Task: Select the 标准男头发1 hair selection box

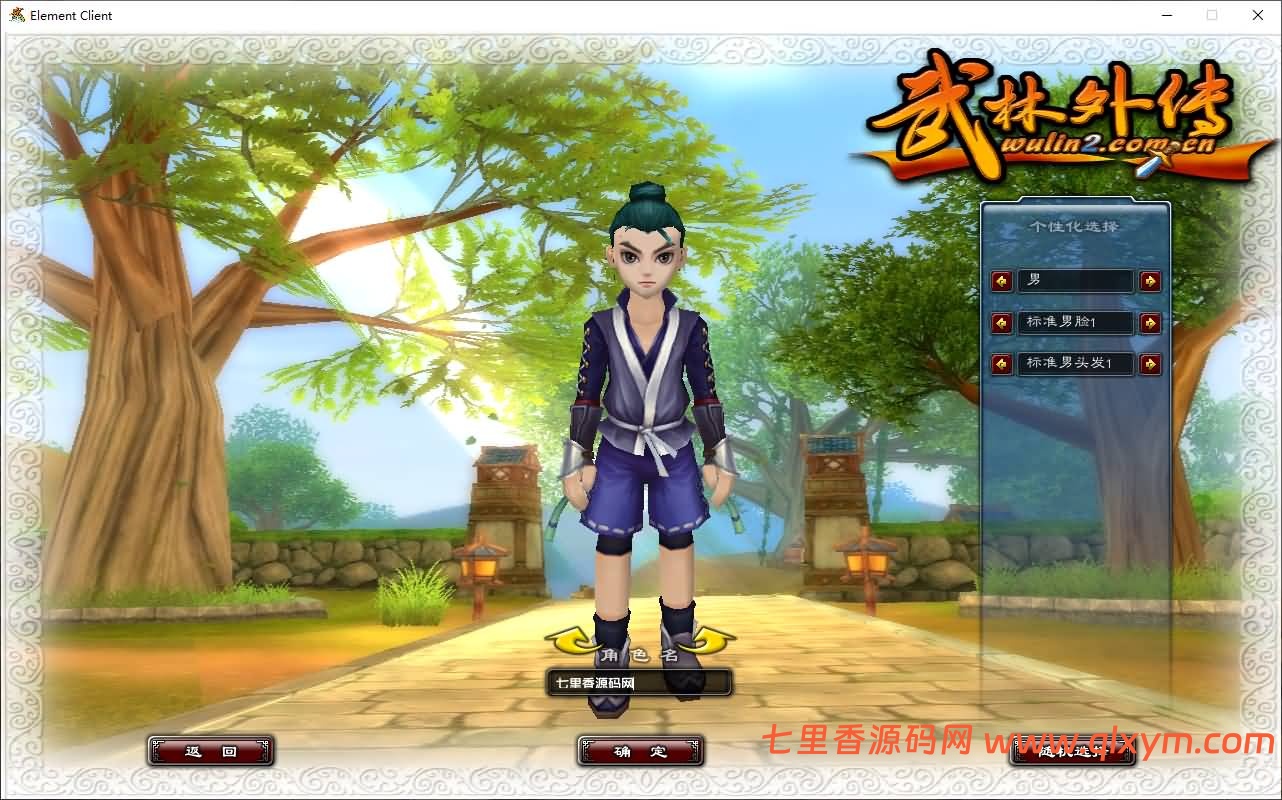Action: 1075,363
